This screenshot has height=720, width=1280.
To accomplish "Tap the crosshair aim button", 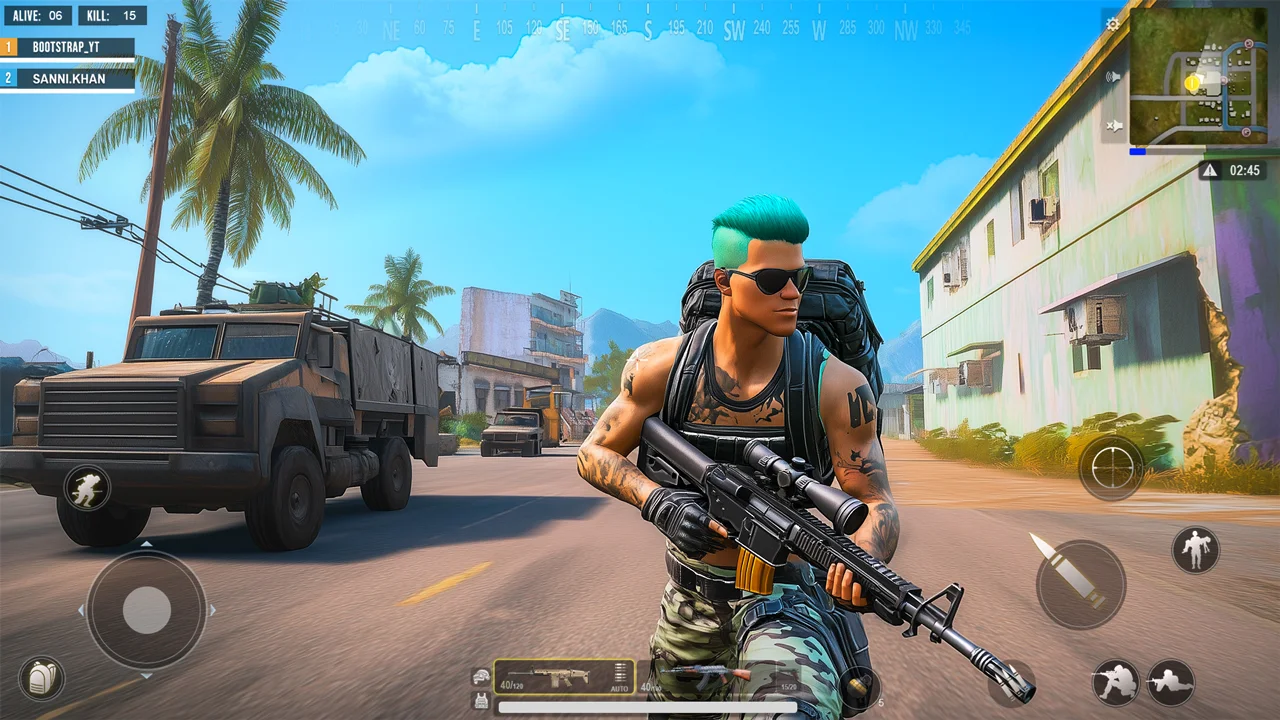I will tap(1111, 467).
